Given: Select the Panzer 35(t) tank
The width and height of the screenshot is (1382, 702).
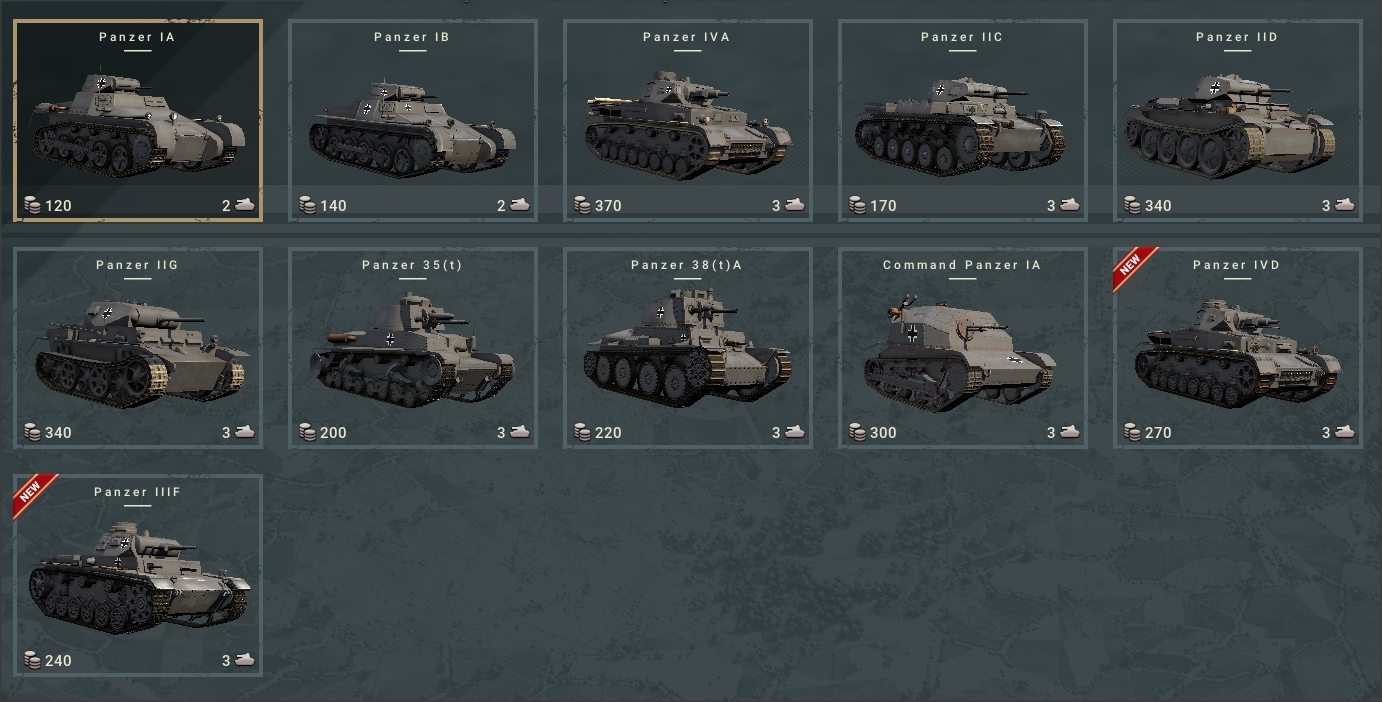Looking at the screenshot, I should (x=413, y=348).
